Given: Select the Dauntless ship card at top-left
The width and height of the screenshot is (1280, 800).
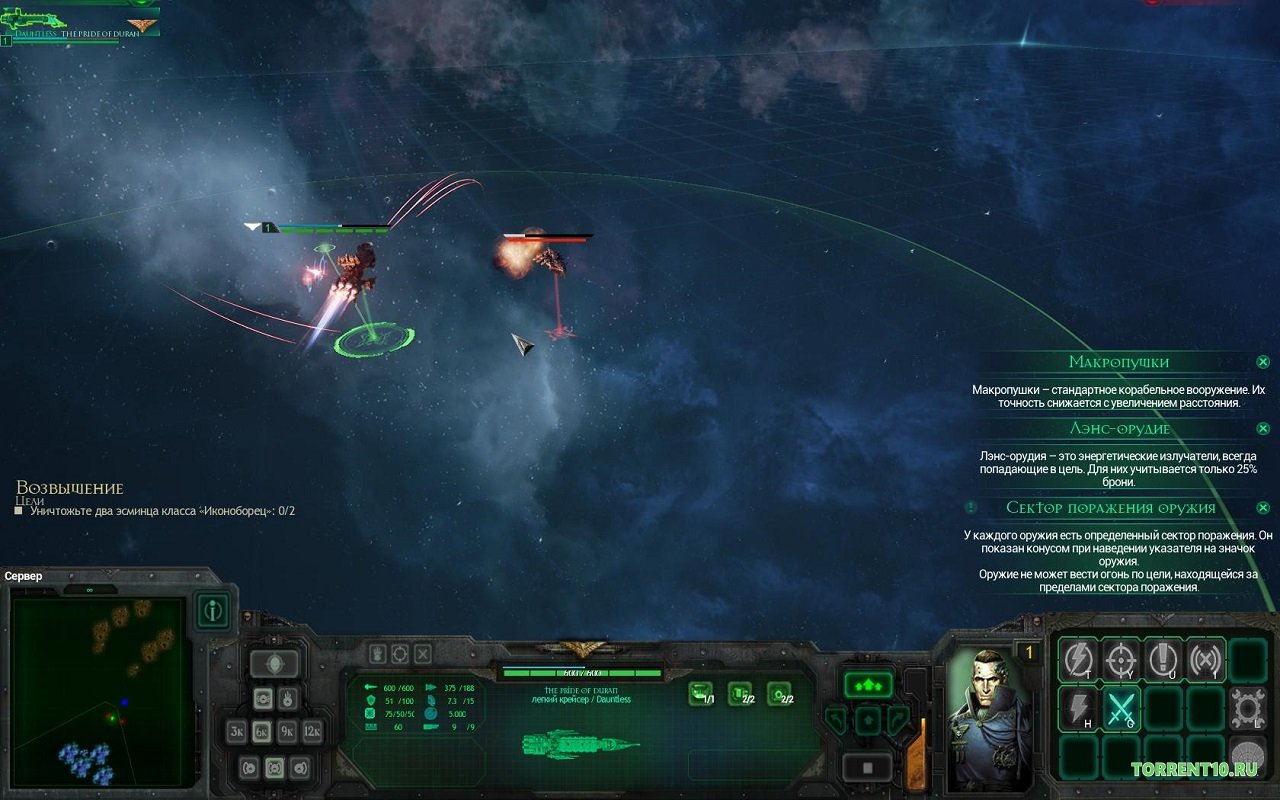Looking at the screenshot, I should pyautogui.click(x=80, y=22).
